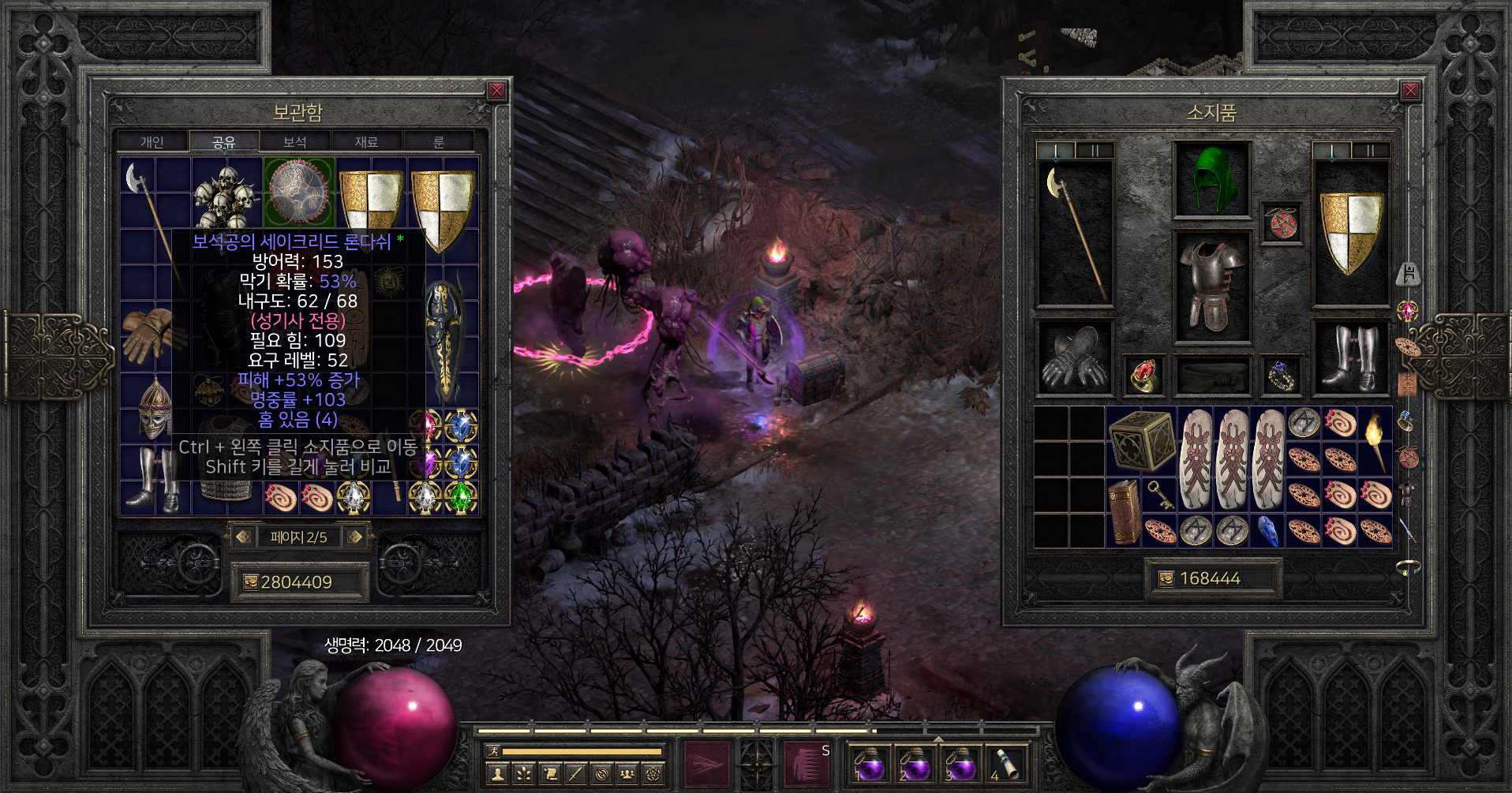Click the scroll in belt slot 4
The image size is (1512, 793).
point(1005,764)
